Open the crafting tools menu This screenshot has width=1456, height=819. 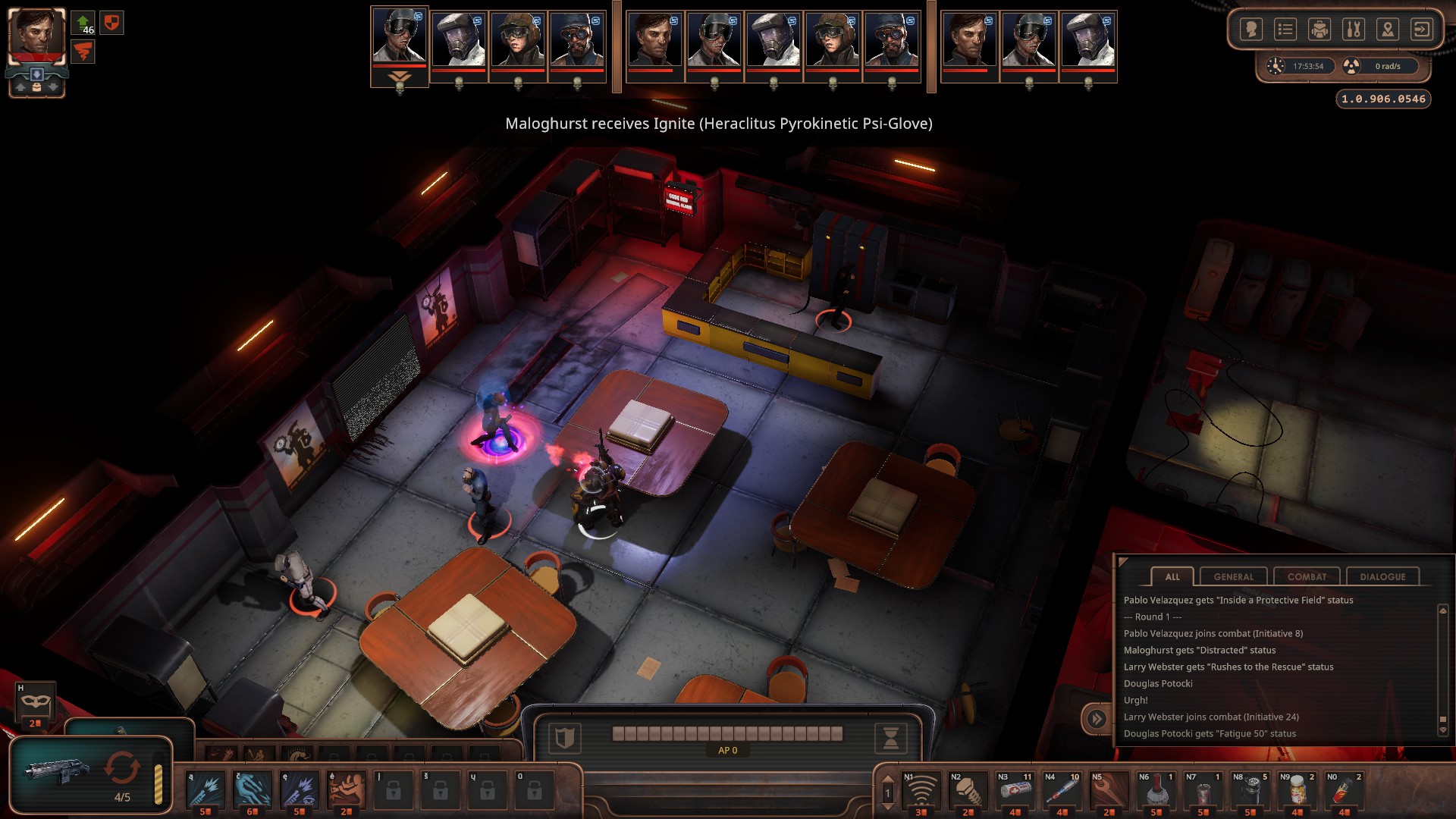click(x=1353, y=30)
